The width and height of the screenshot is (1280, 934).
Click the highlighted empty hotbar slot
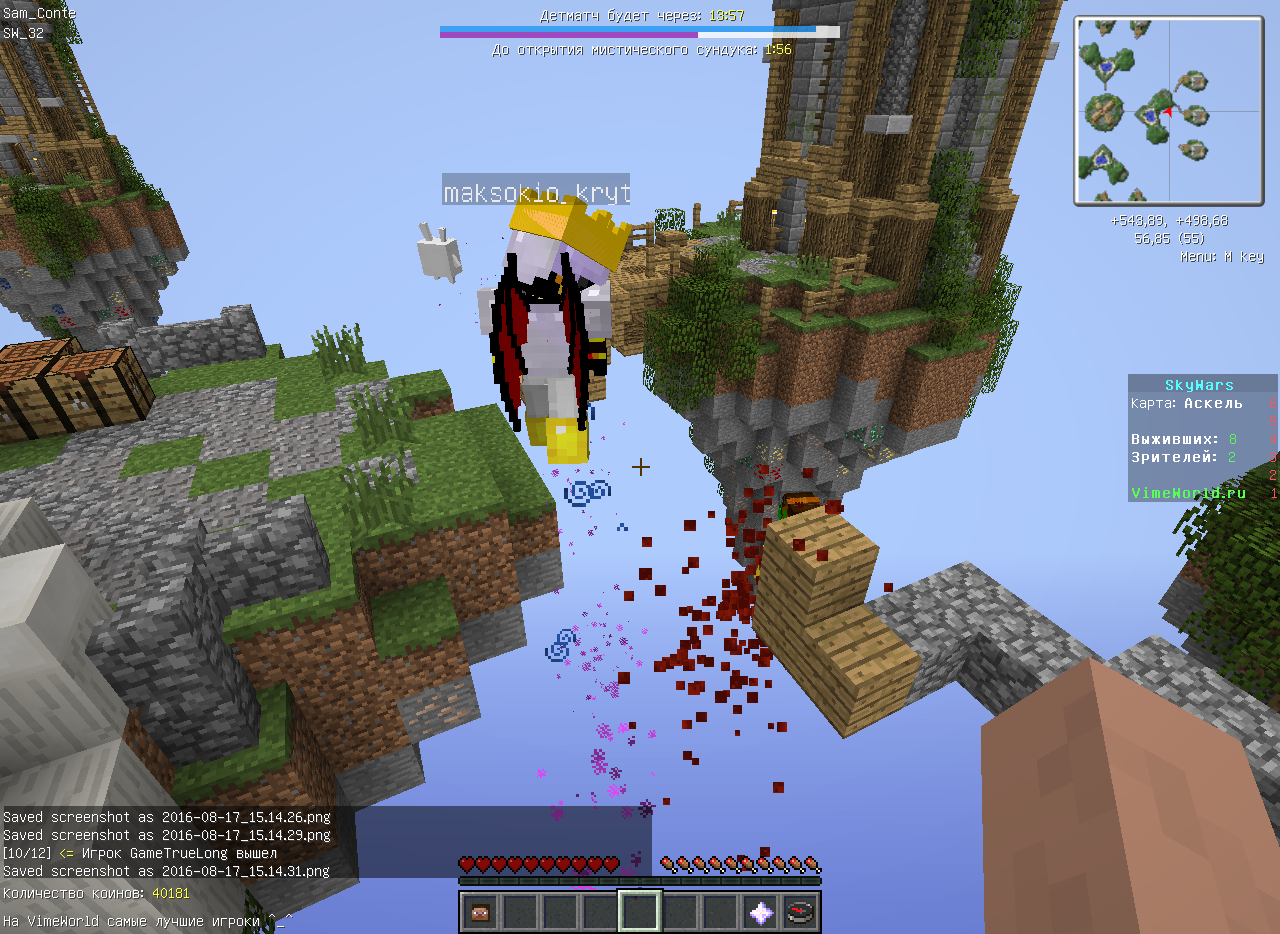pyautogui.click(x=640, y=911)
